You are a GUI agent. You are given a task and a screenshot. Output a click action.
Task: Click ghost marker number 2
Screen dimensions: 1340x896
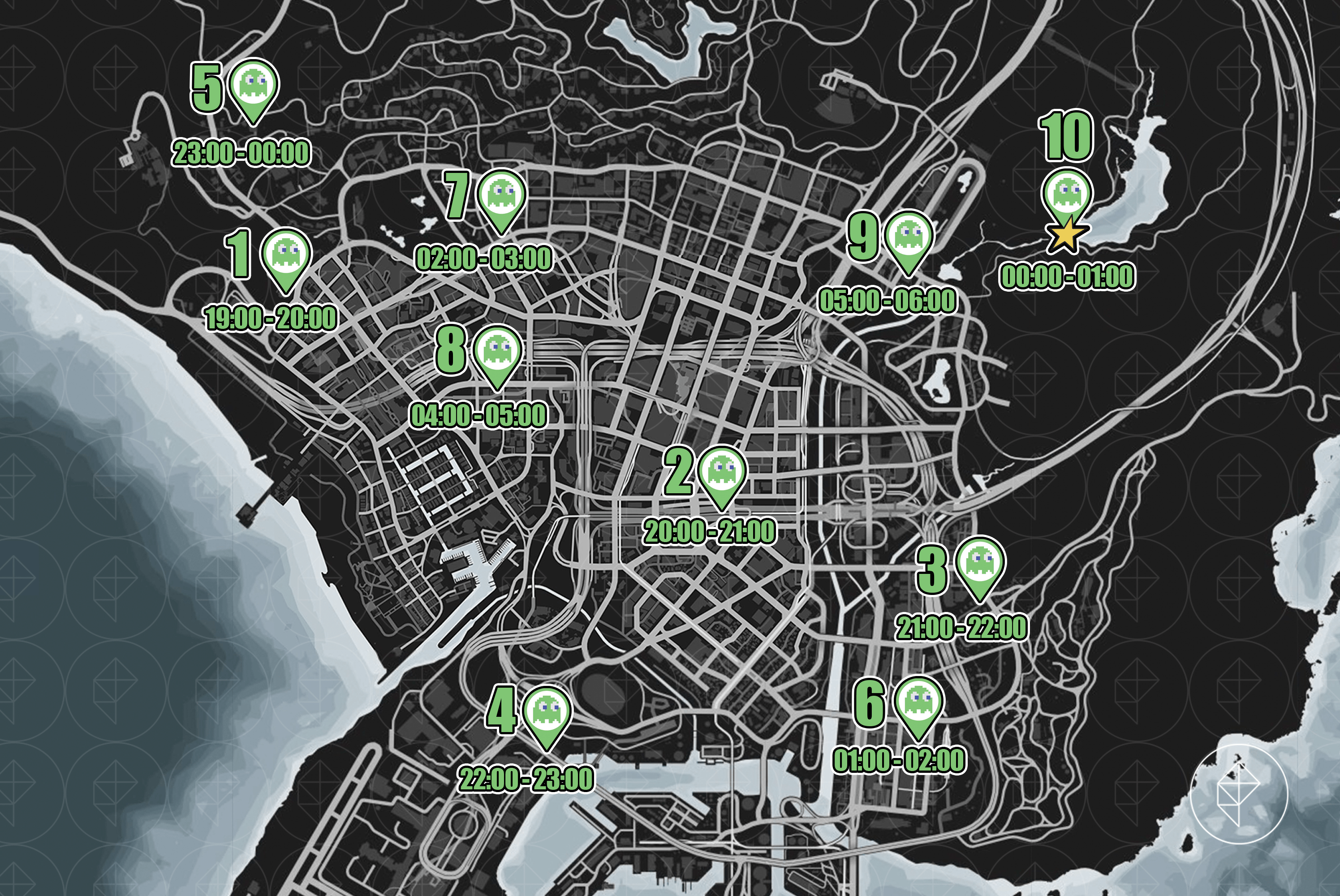coord(722,473)
